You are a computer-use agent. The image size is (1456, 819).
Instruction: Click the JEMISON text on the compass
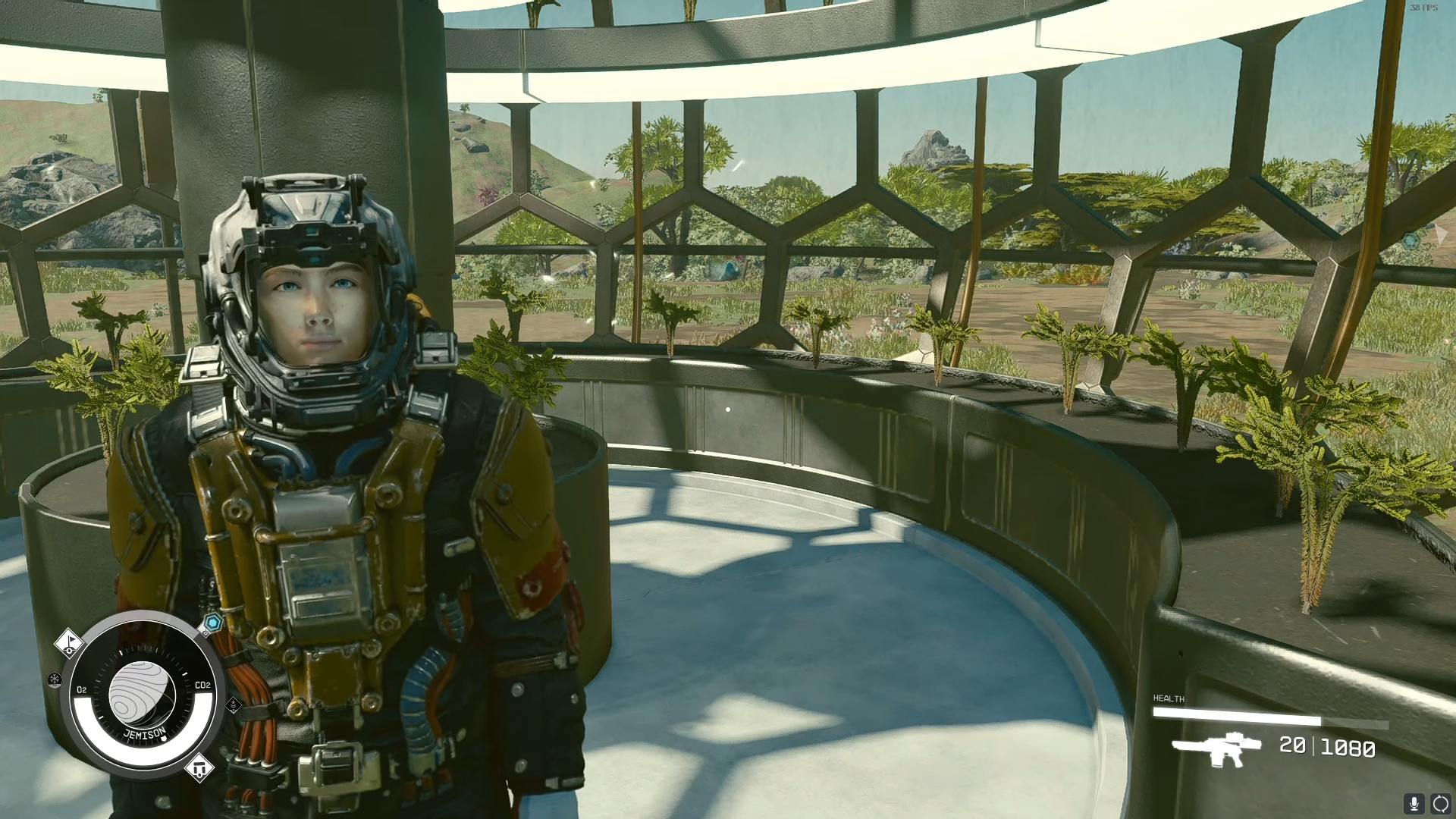[145, 733]
